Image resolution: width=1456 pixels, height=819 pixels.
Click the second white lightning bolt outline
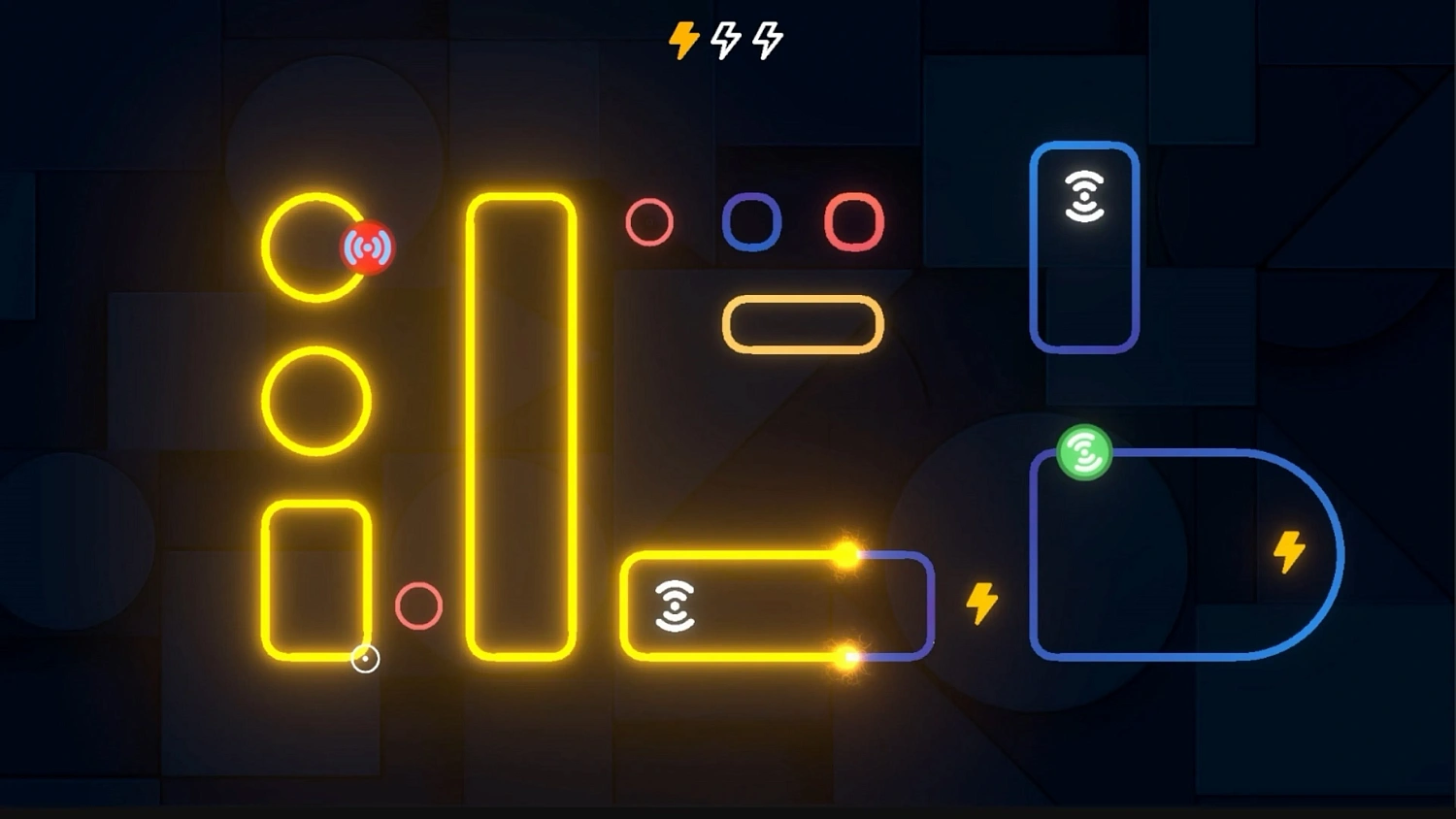coord(766,39)
